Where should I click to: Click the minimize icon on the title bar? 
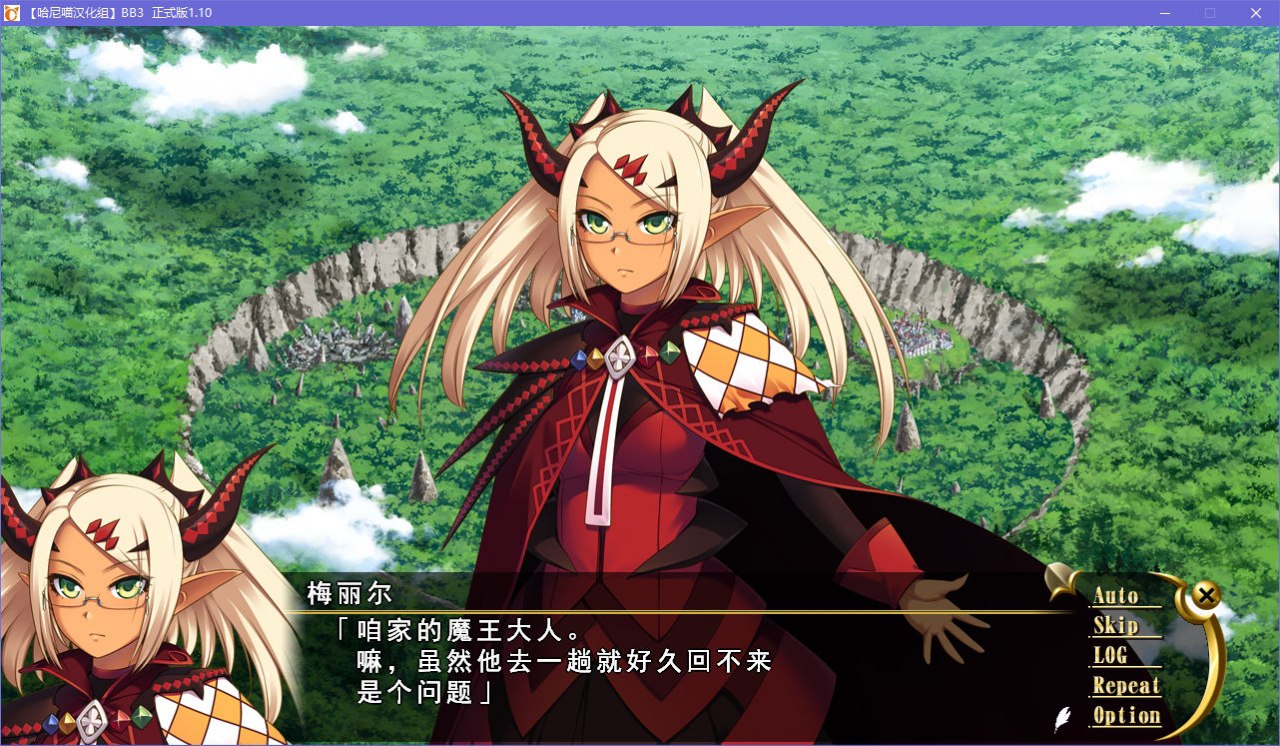pyautogui.click(x=1165, y=13)
